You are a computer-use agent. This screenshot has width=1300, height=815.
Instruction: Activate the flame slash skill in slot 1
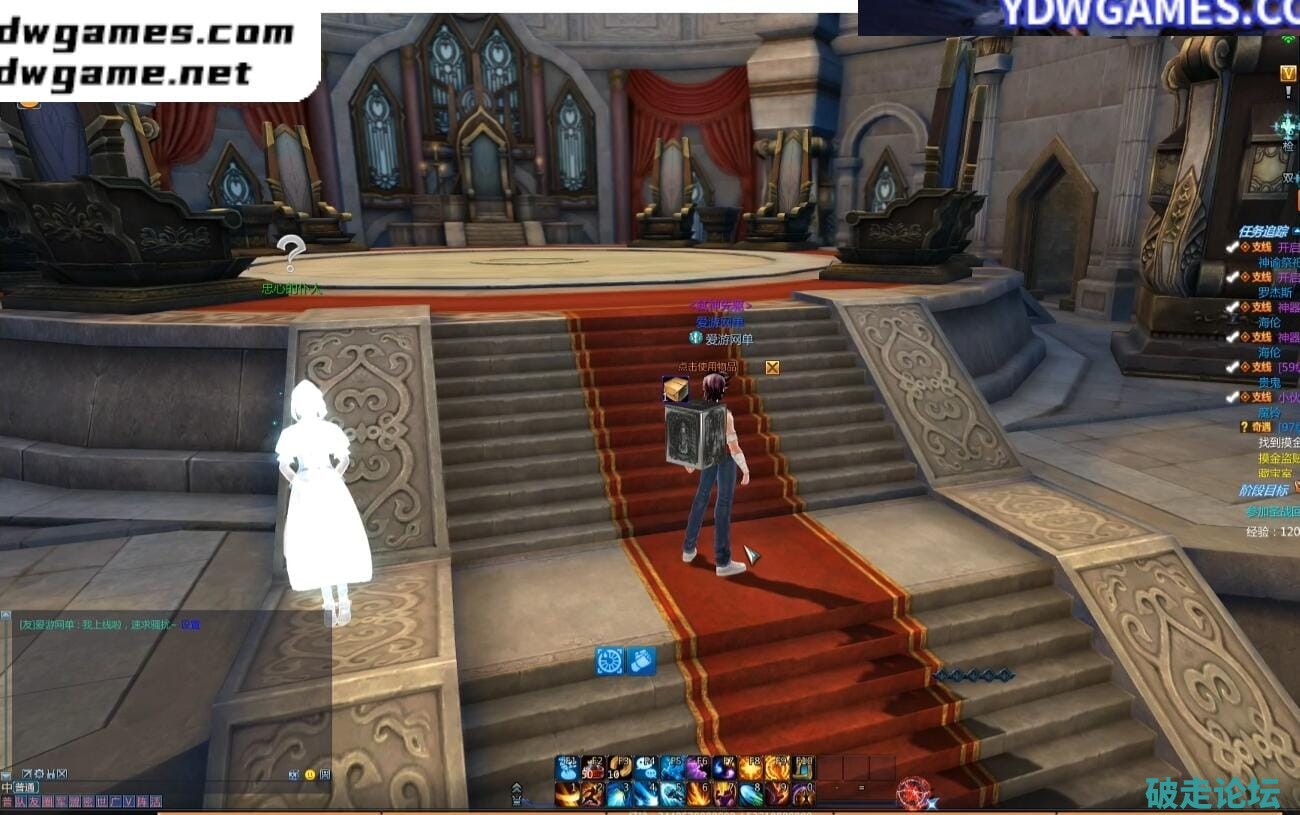click(x=568, y=794)
